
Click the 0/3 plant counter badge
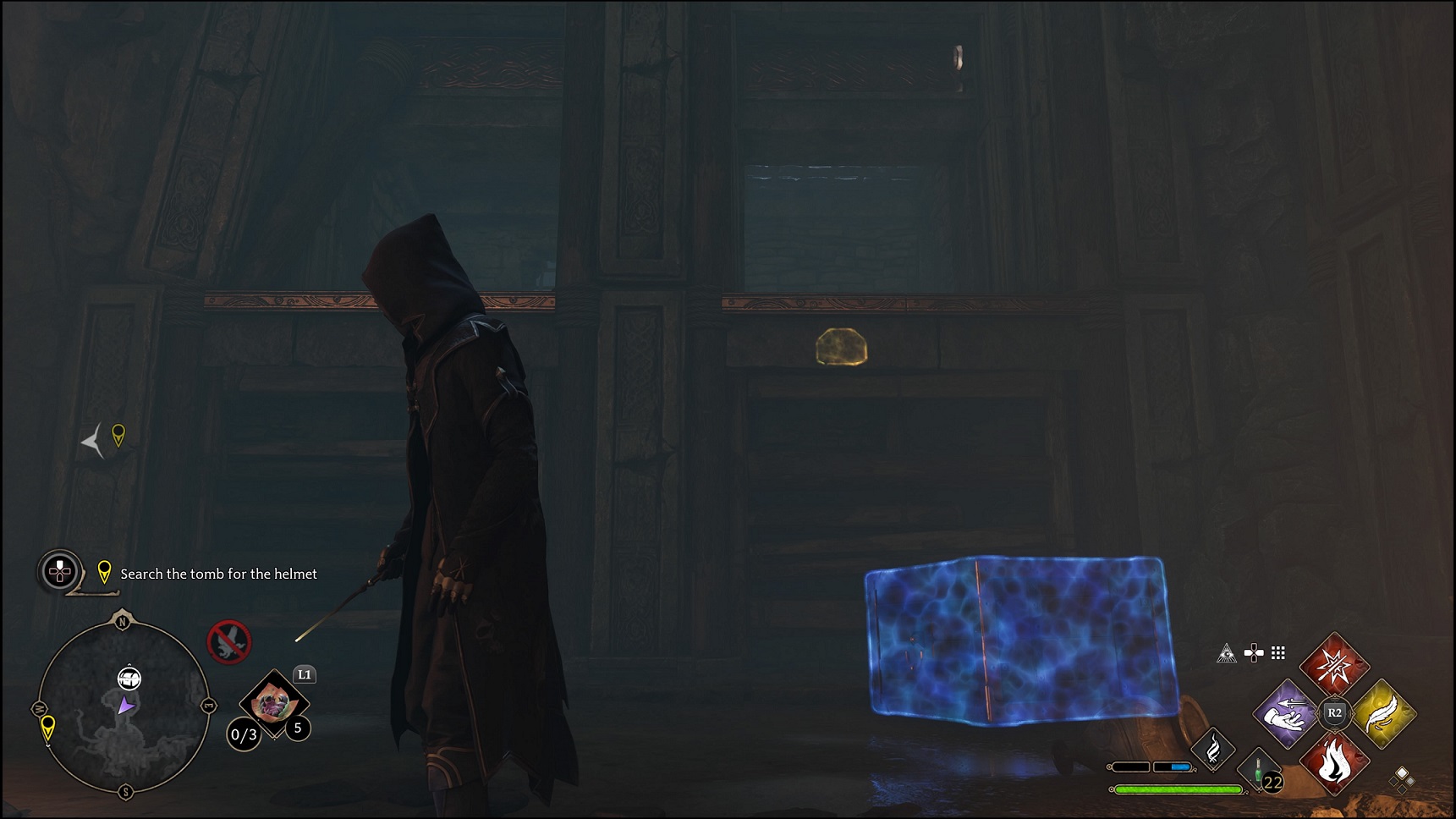click(244, 734)
